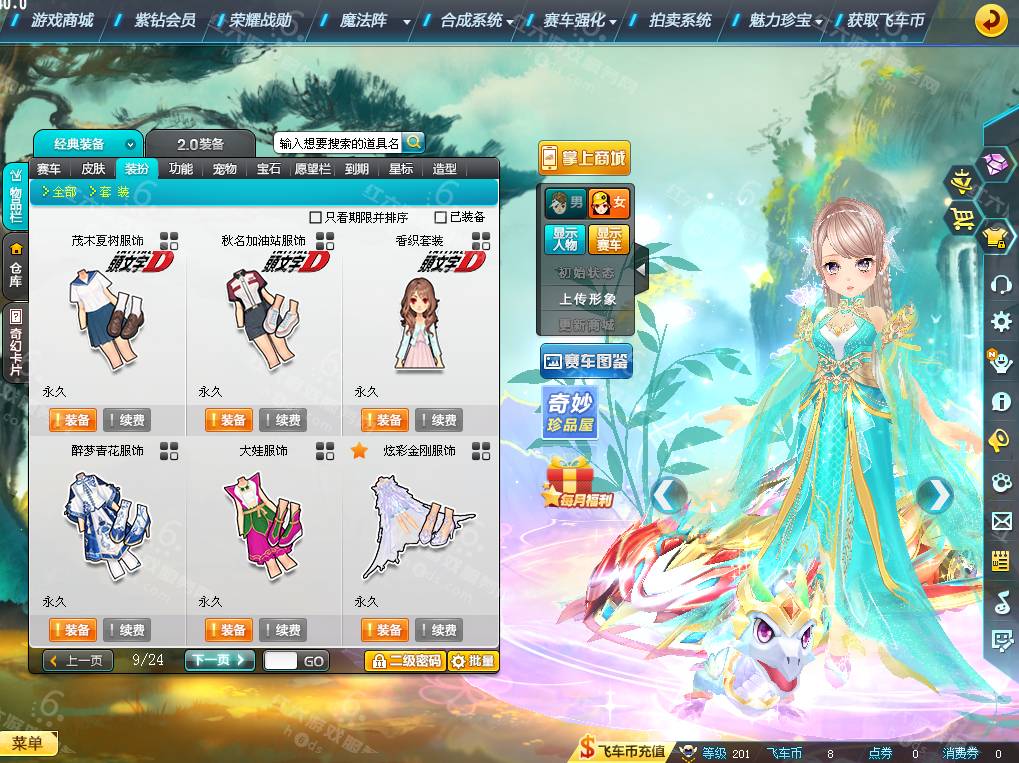Open the 游戏商城 game mall menu
1019x763 pixels.
(x=62, y=20)
